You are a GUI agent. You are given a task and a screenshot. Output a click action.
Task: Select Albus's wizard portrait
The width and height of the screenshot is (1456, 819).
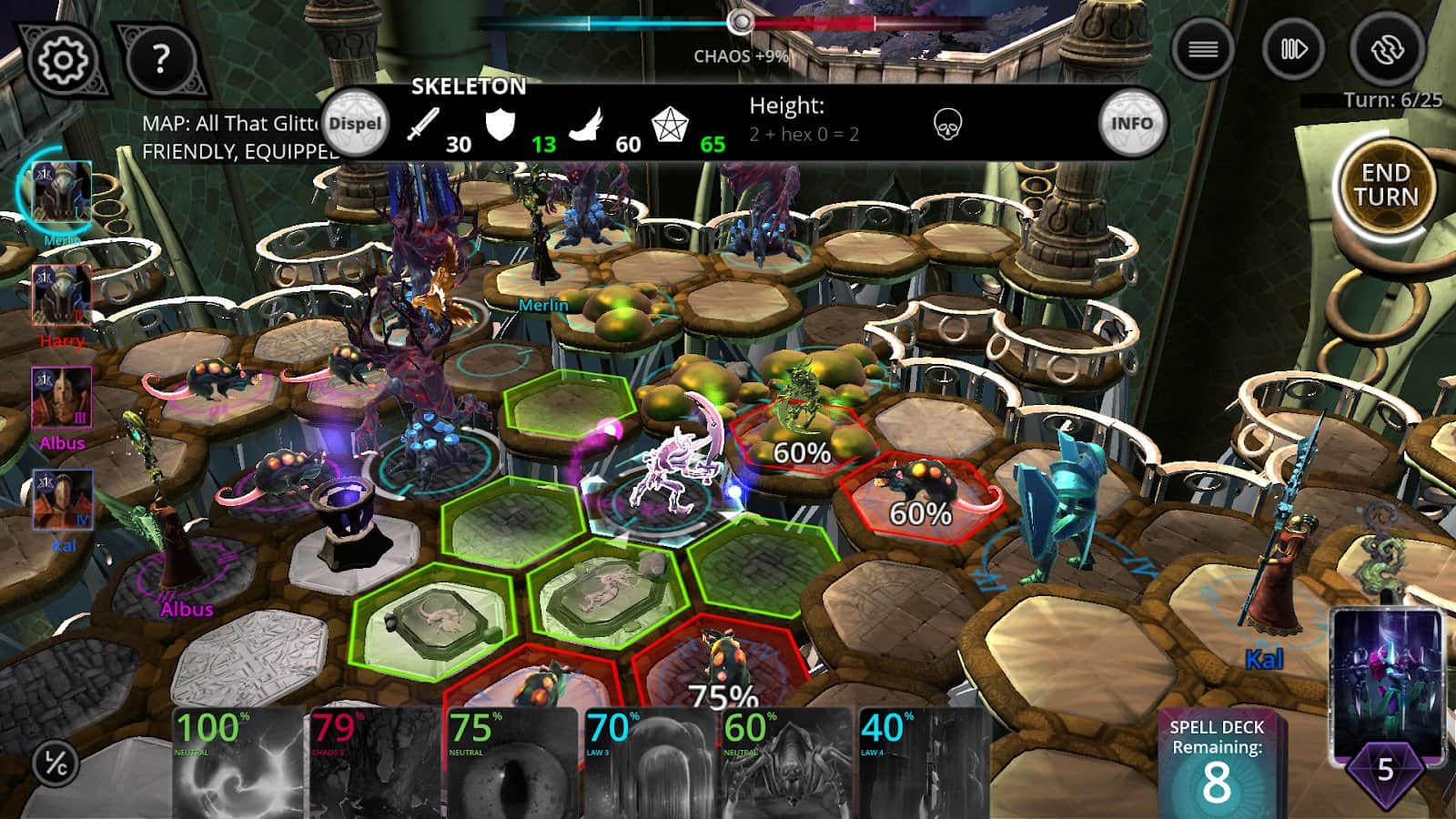click(x=62, y=398)
